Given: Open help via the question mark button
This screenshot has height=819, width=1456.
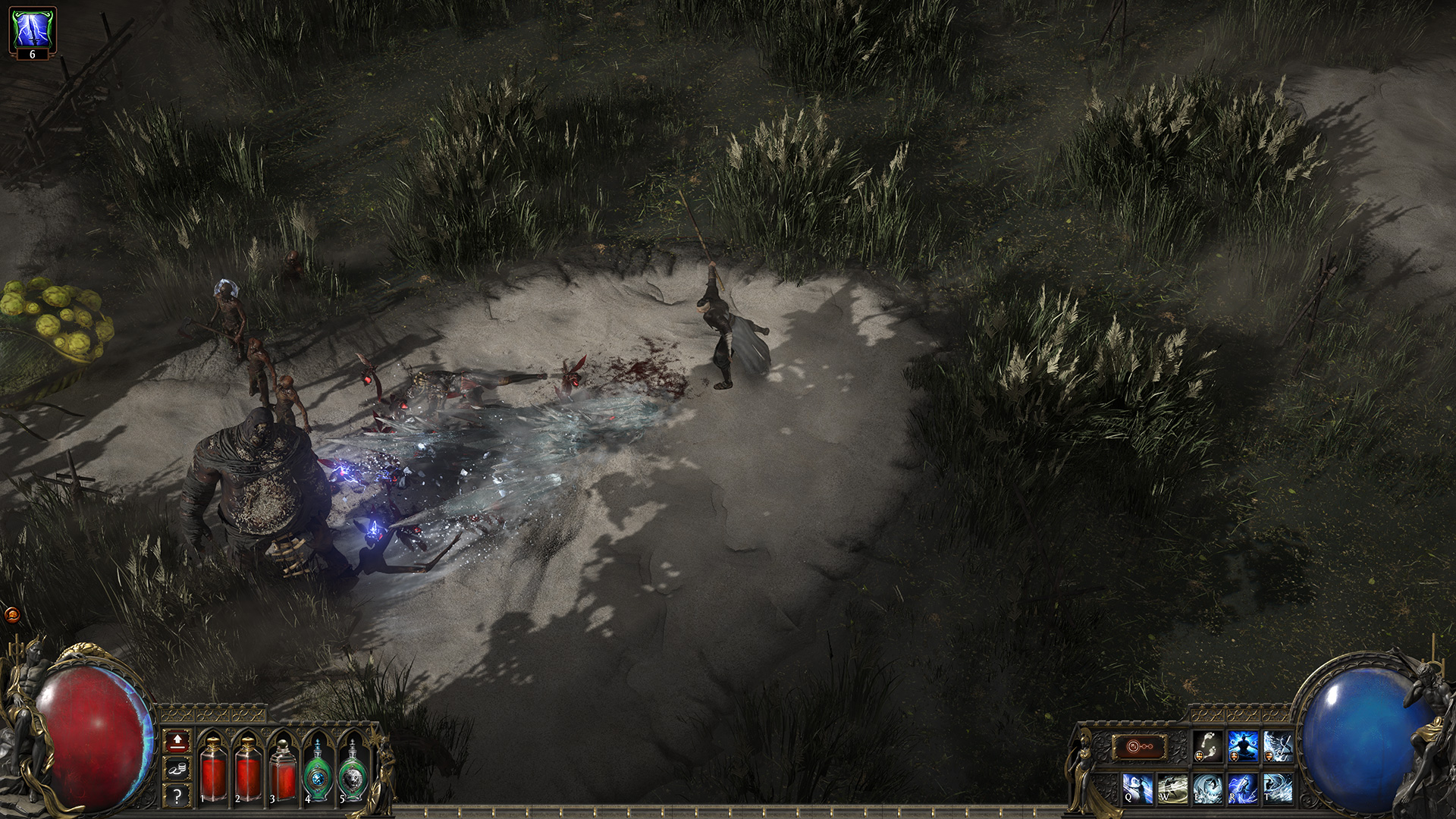Looking at the screenshot, I should pyautogui.click(x=177, y=795).
